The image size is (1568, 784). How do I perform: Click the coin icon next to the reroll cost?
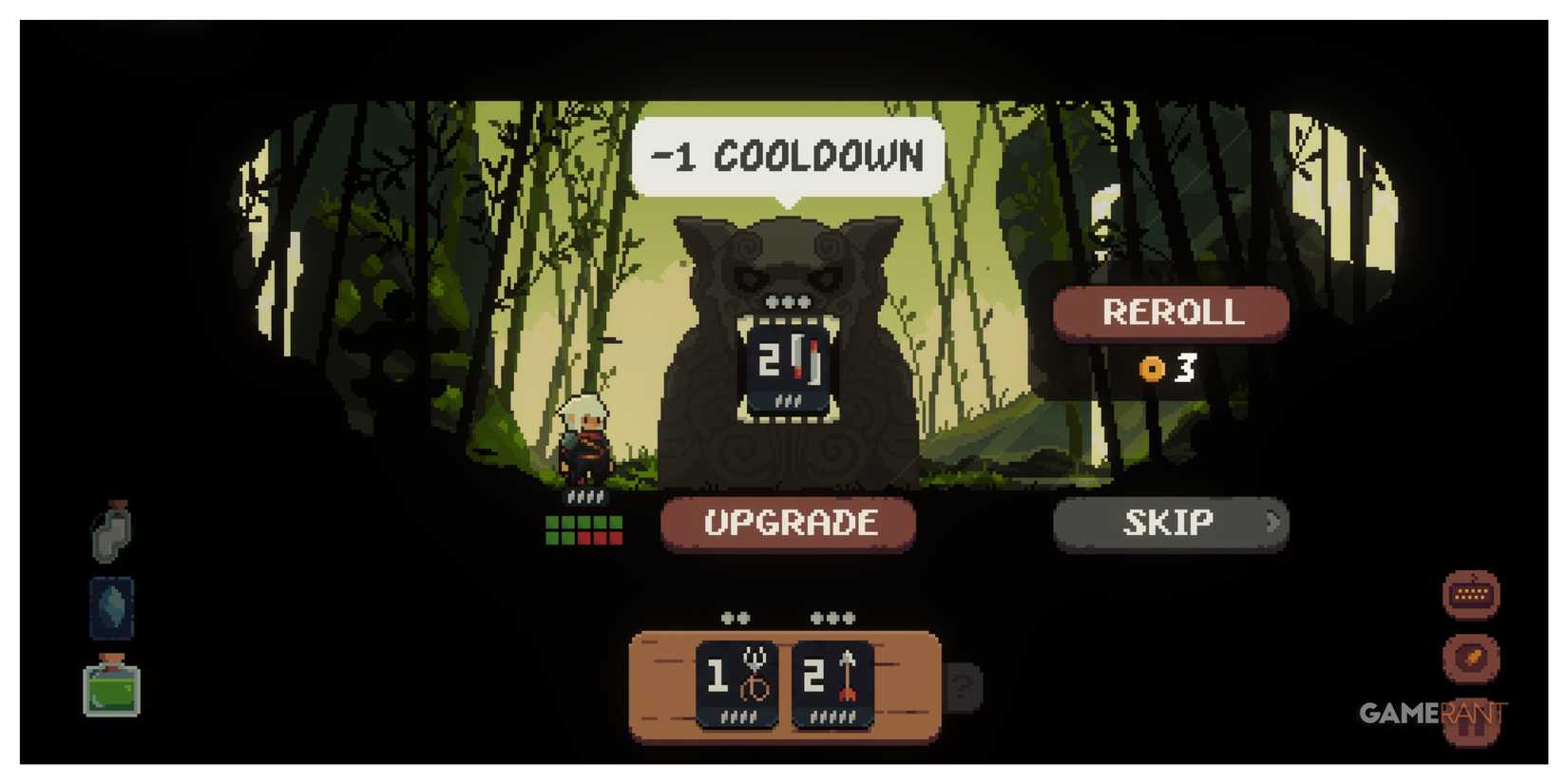pos(1153,369)
